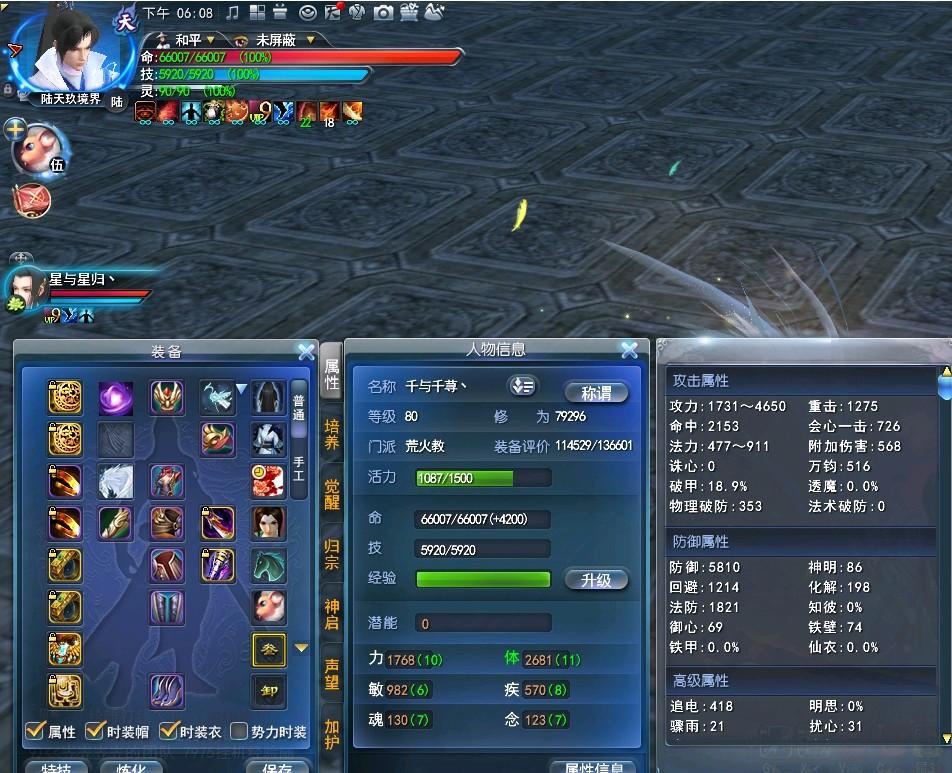Click the 卸 unequip button

click(x=268, y=690)
